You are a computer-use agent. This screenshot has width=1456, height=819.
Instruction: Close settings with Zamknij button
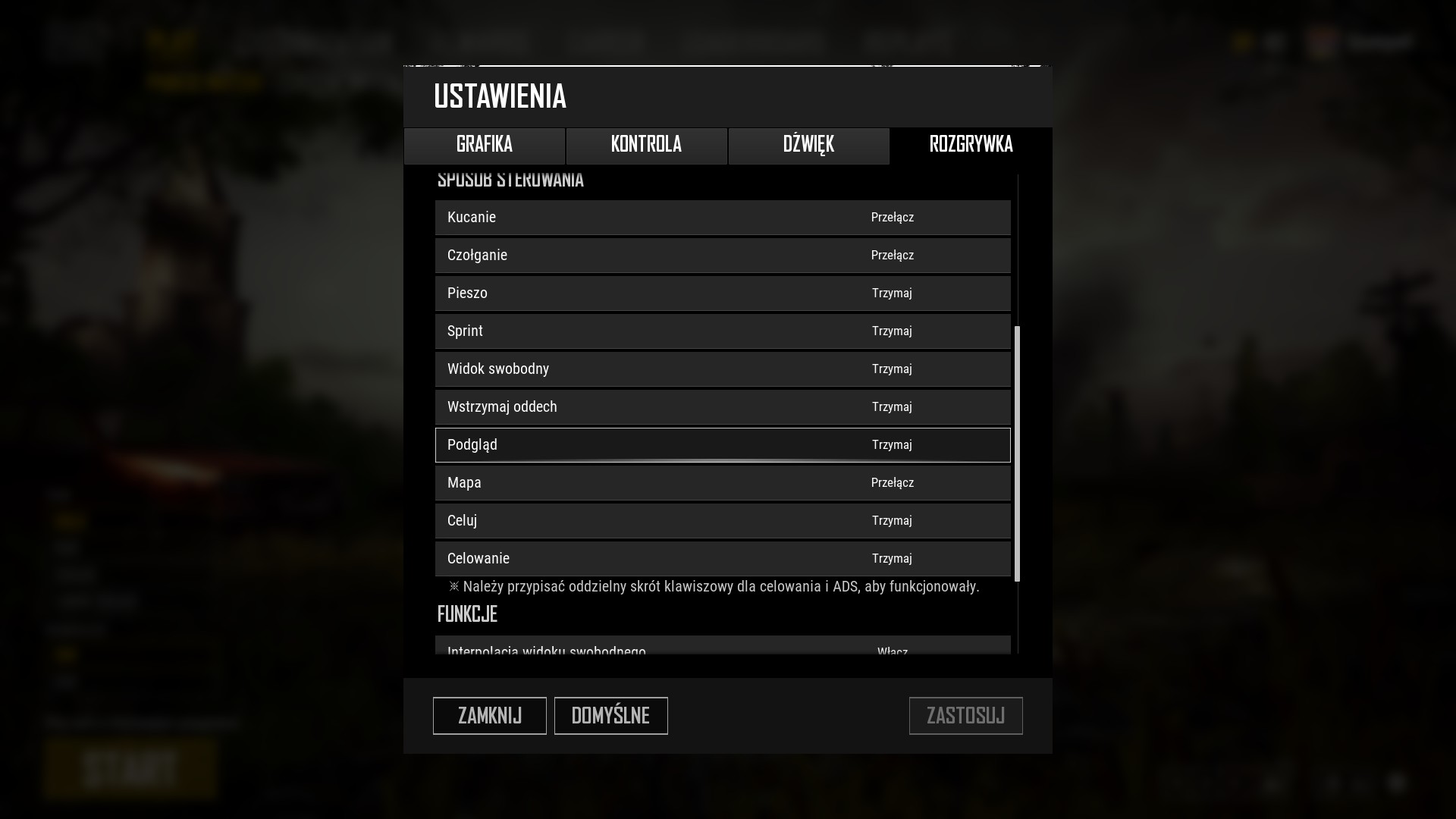point(489,716)
